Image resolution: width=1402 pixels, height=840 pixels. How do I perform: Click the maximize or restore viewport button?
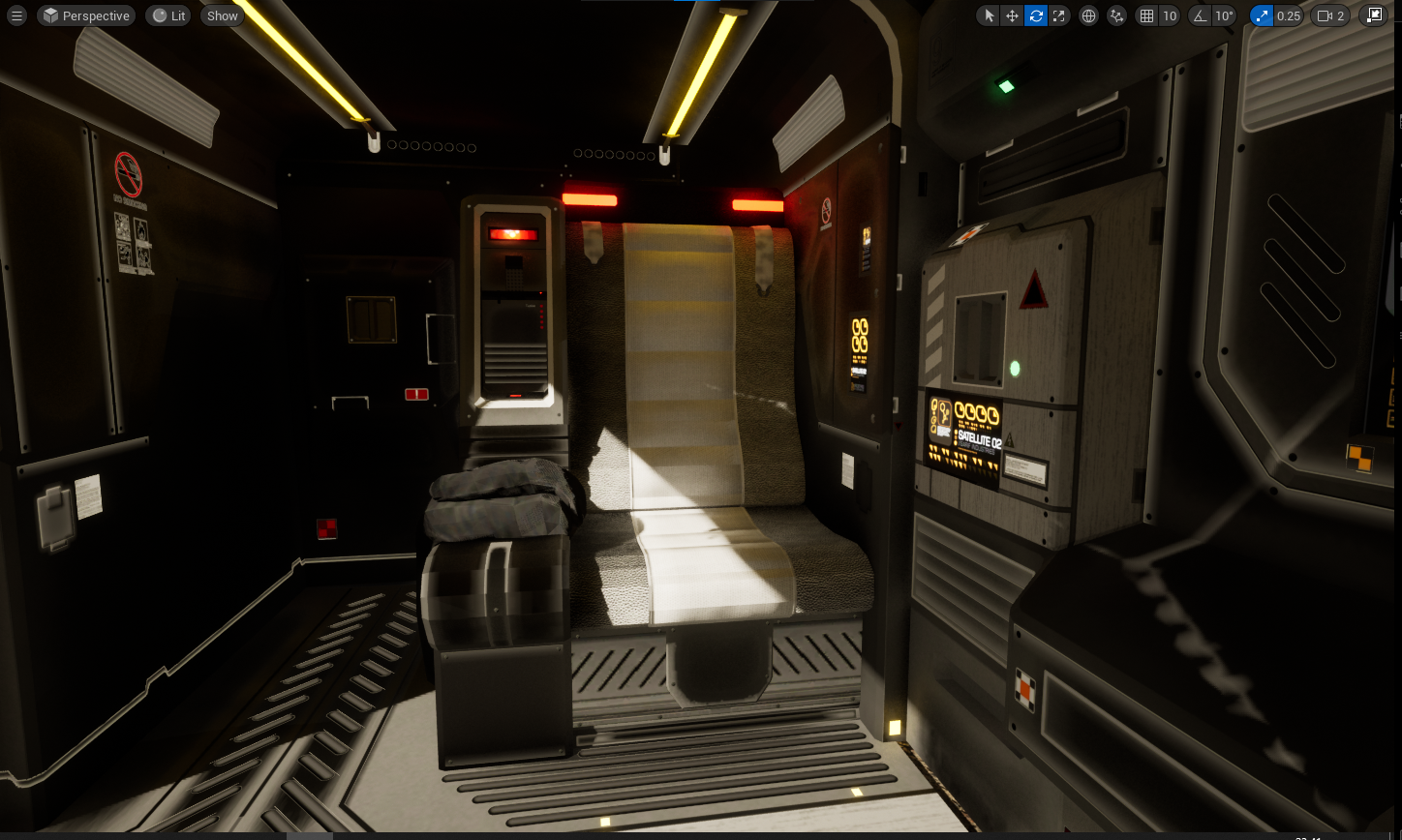pyautogui.click(x=1374, y=15)
